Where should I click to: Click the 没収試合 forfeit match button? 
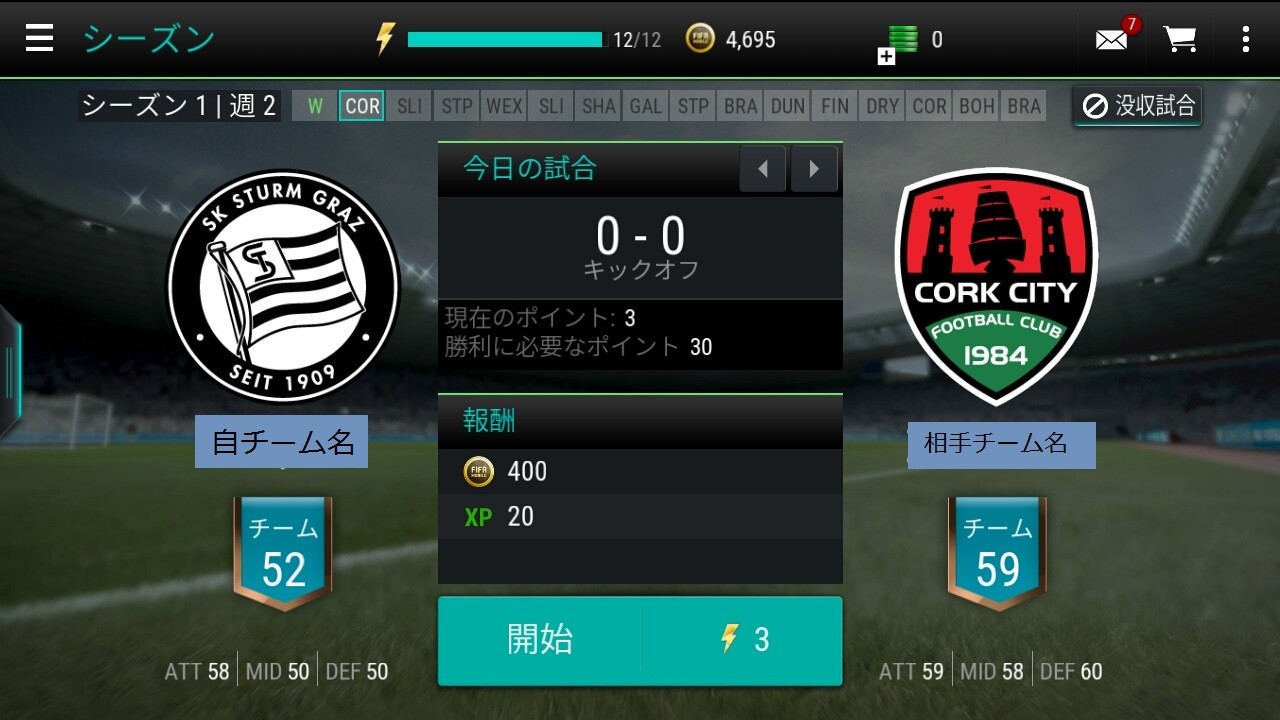(1138, 106)
